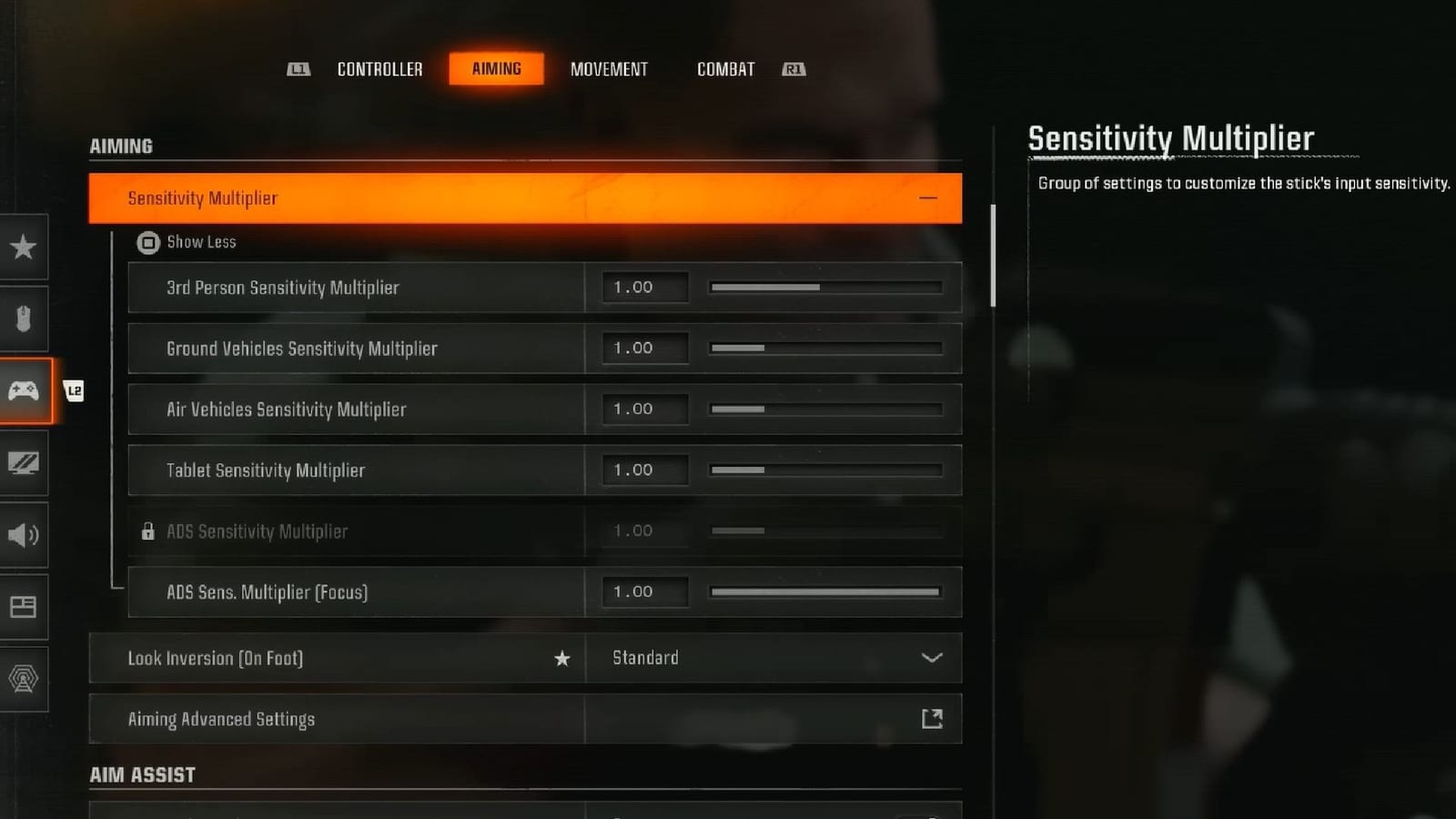Toggle the favorite star on Look Inversion
Screen dimensions: 1456x819
[562, 658]
